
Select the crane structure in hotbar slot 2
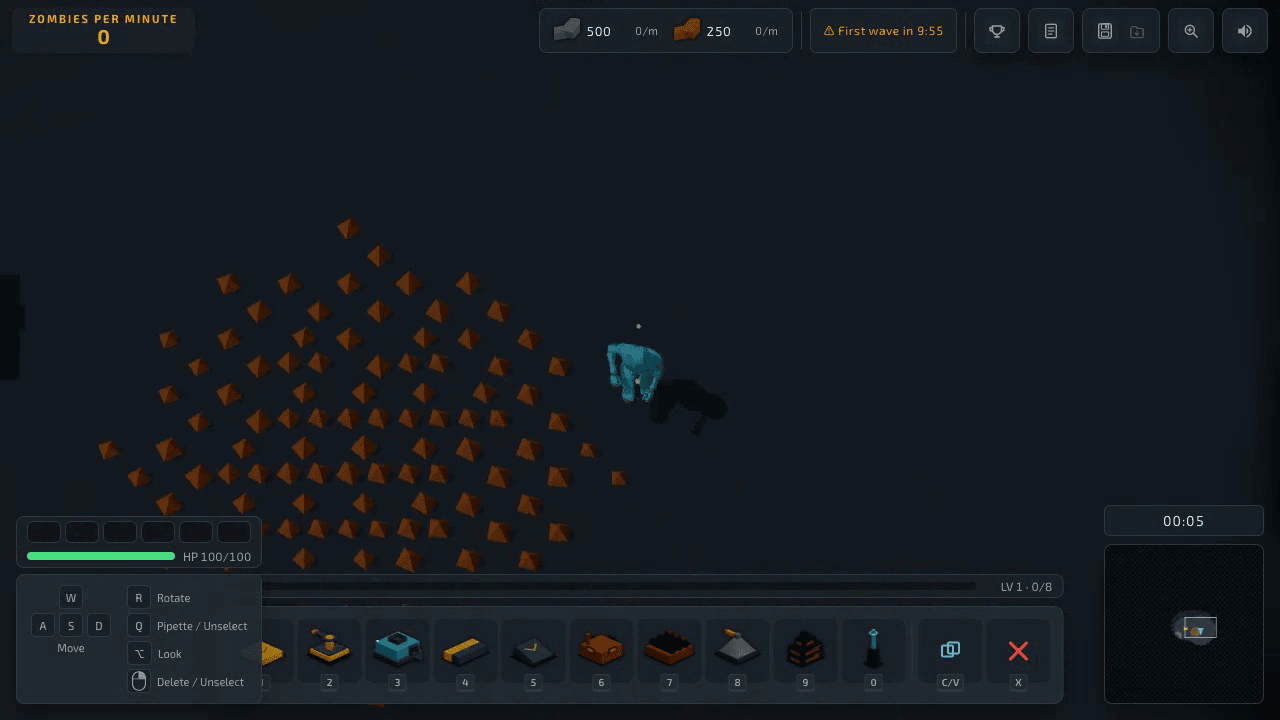tap(329, 650)
